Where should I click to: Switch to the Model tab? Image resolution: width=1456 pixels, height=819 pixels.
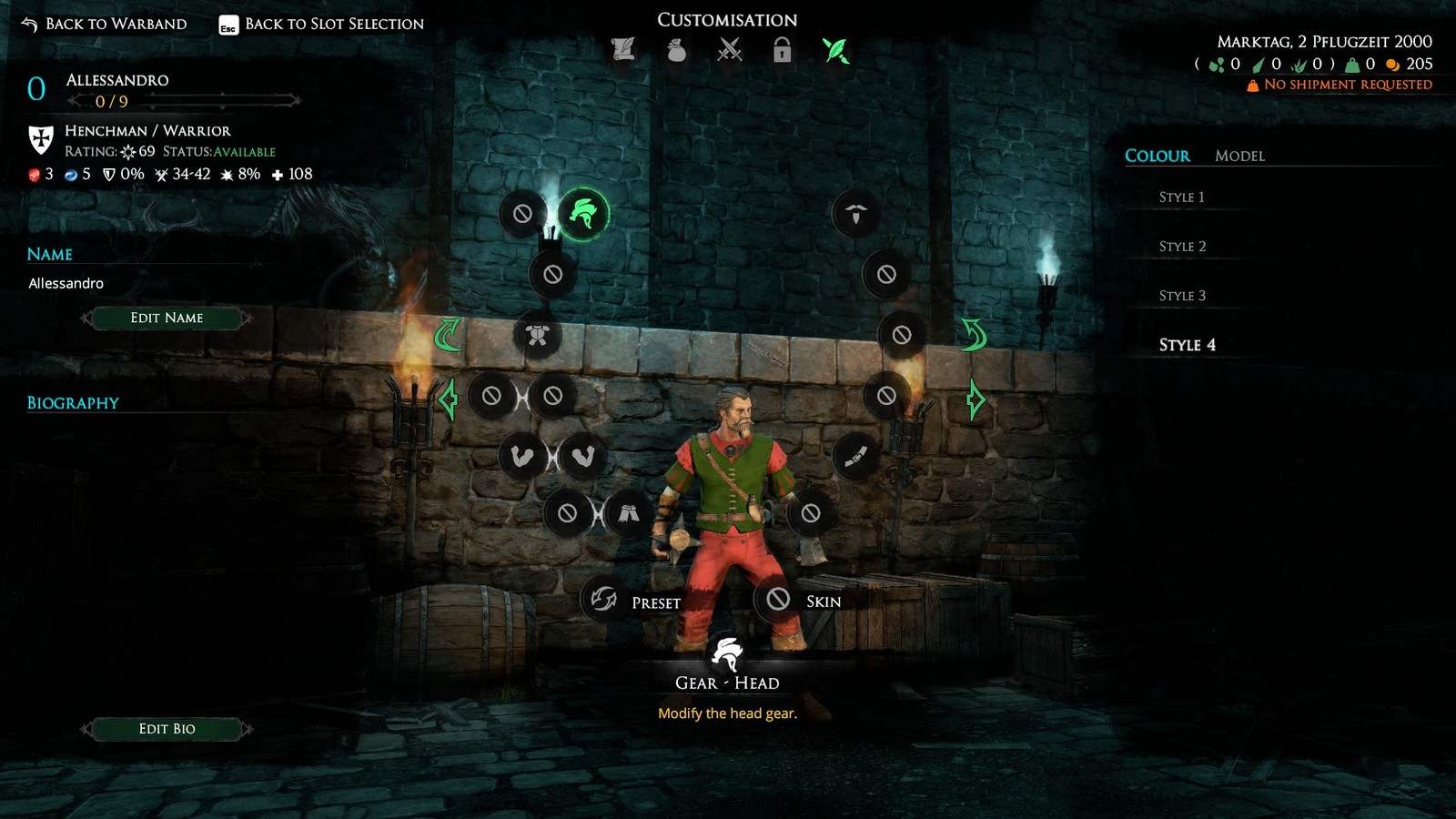point(1239,156)
